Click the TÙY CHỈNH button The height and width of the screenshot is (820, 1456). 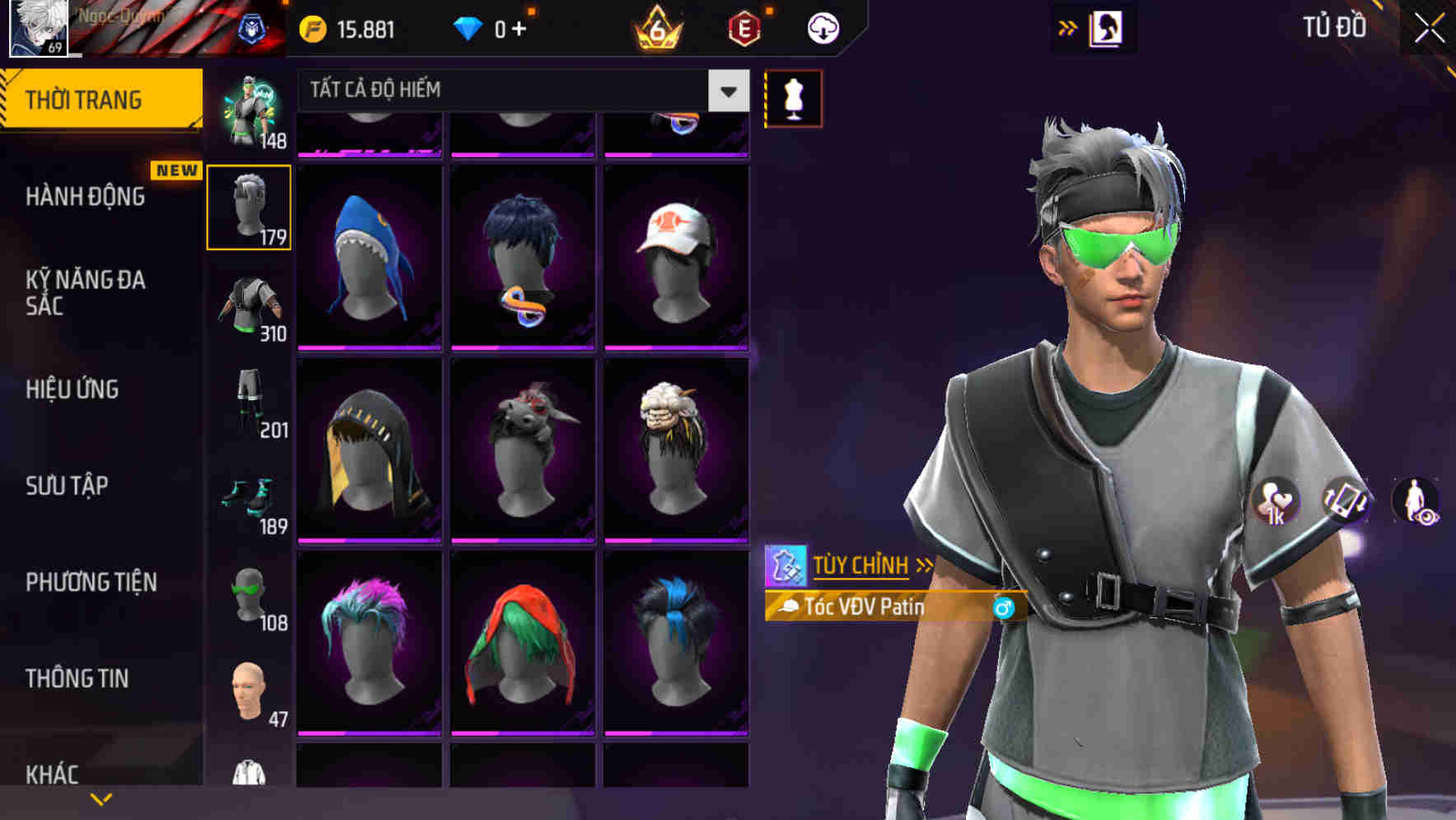(x=861, y=564)
